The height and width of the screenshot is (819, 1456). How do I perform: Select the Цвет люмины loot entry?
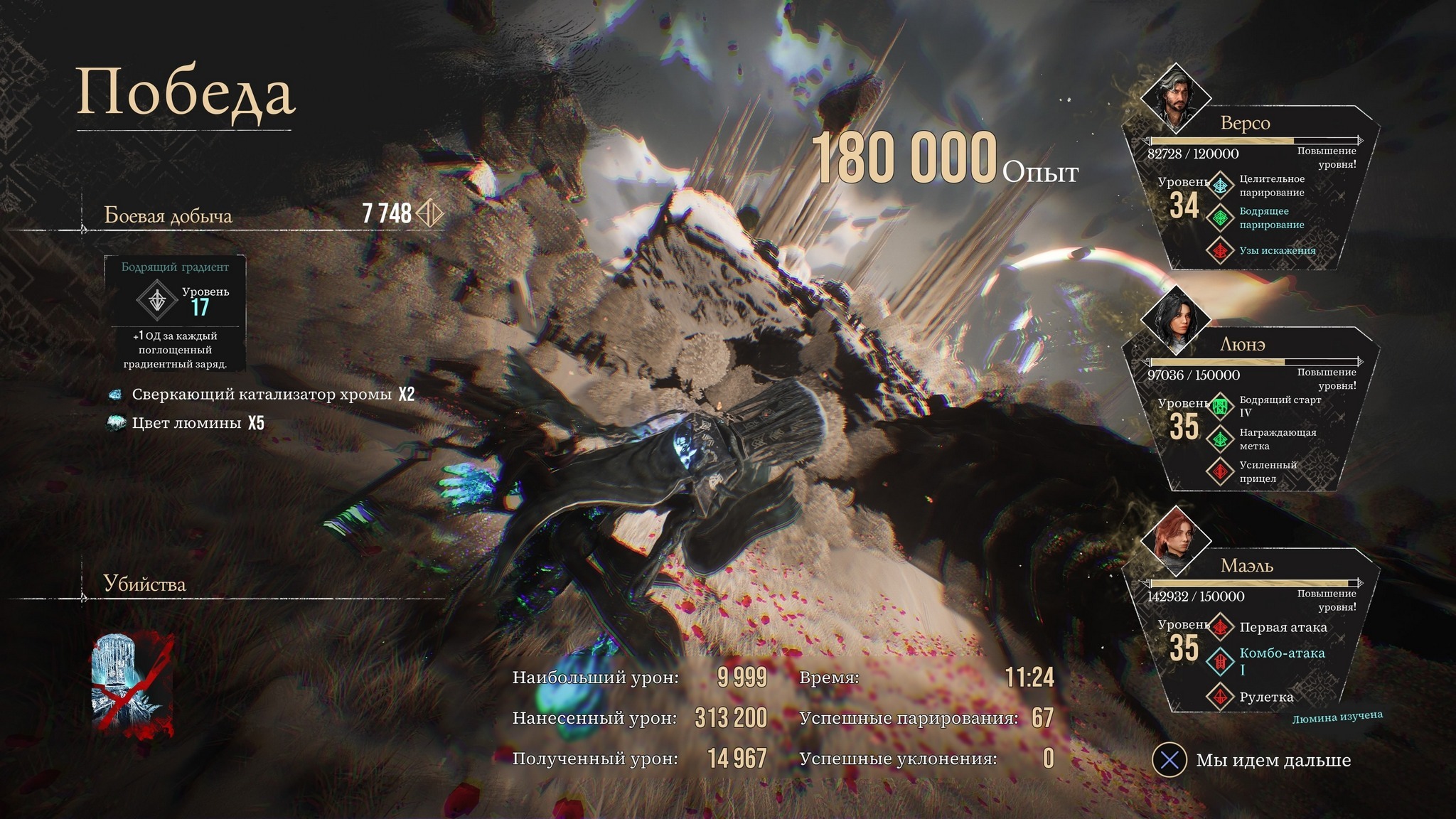[x=187, y=424]
